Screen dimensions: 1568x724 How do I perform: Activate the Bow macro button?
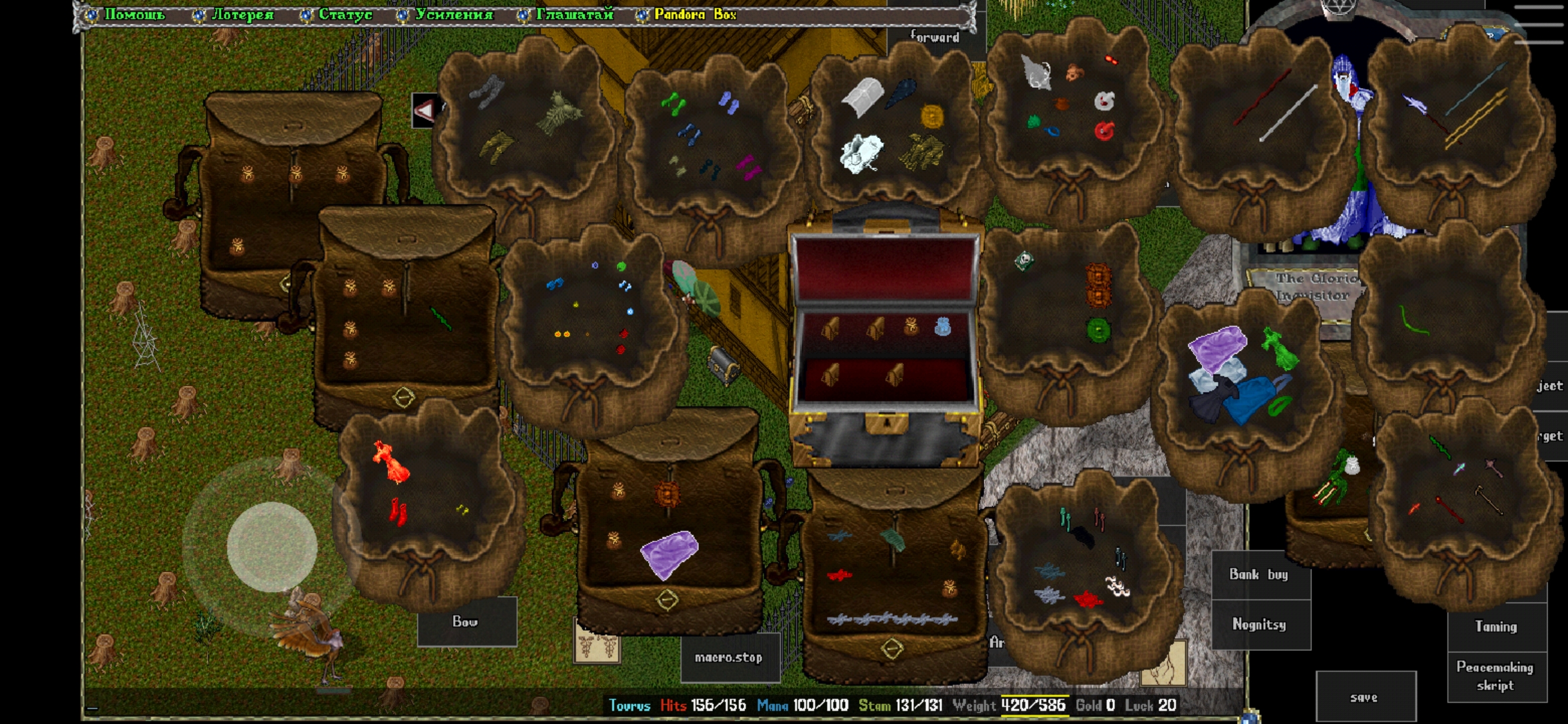pyautogui.click(x=466, y=622)
